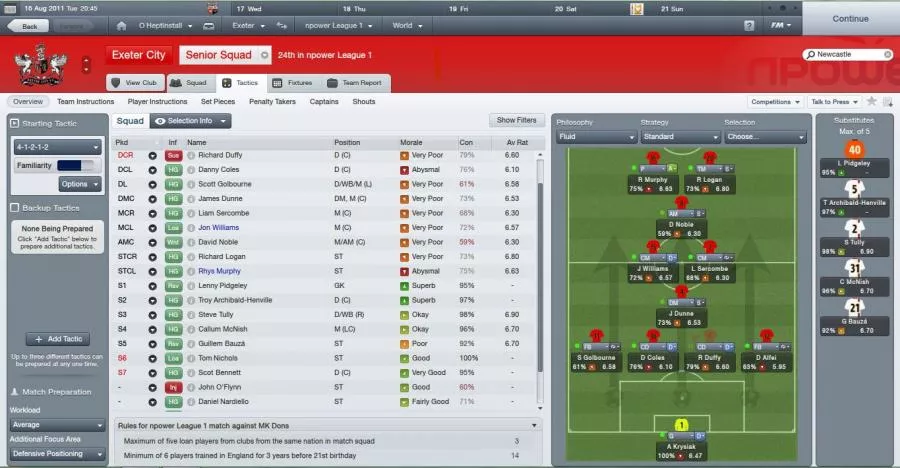Open Penalty Takers section
This screenshot has width=900, height=468.
pyautogui.click(x=271, y=102)
